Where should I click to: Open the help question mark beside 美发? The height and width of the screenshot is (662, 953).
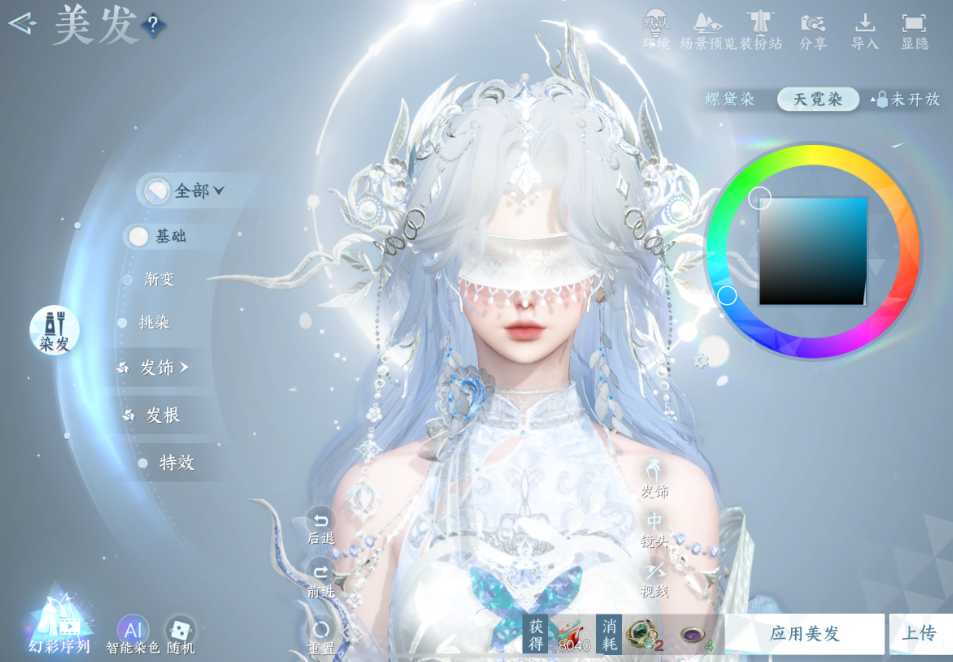(x=152, y=25)
